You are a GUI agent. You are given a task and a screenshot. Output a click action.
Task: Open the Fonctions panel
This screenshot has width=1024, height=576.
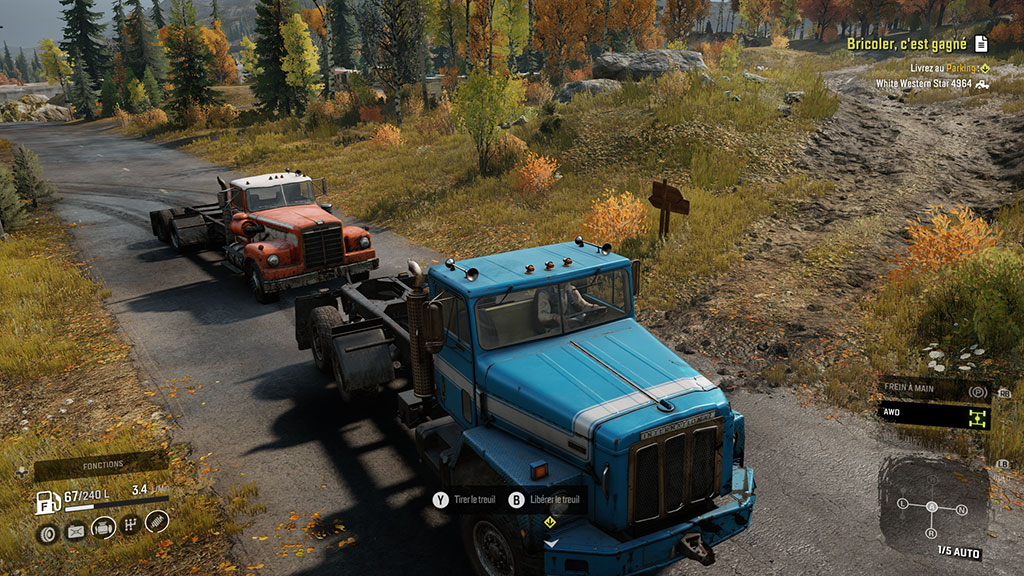click(103, 465)
